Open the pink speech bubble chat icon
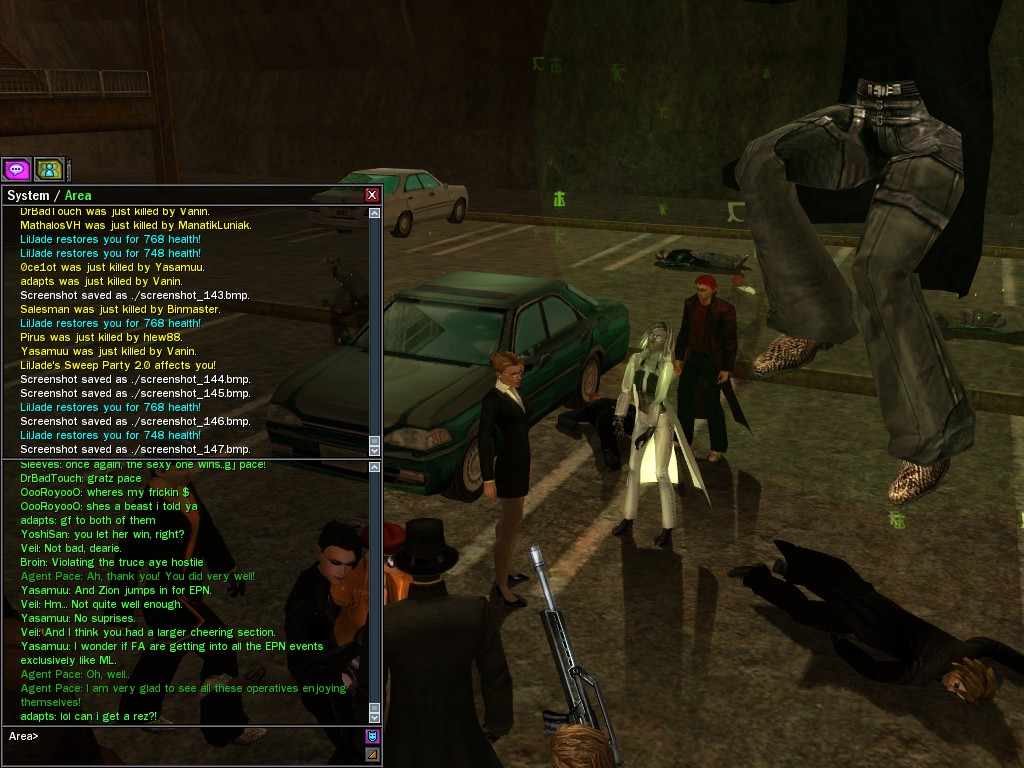This screenshot has width=1024, height=768. pos(16,169)
